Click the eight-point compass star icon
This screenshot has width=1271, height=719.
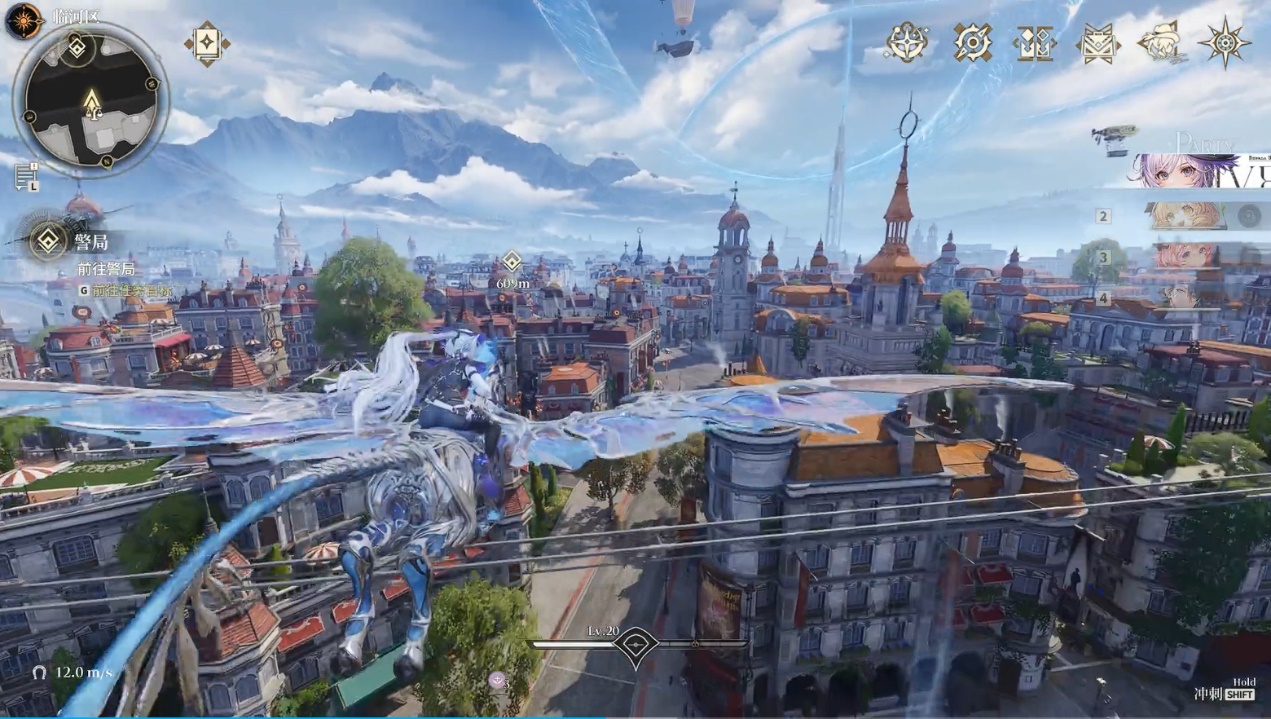pos(1224,43)
